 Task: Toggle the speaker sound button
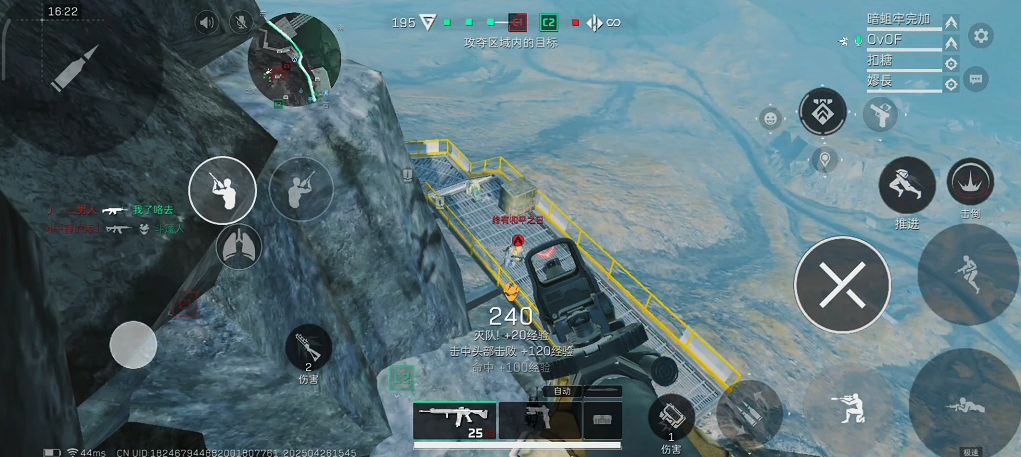pos(207,22)
